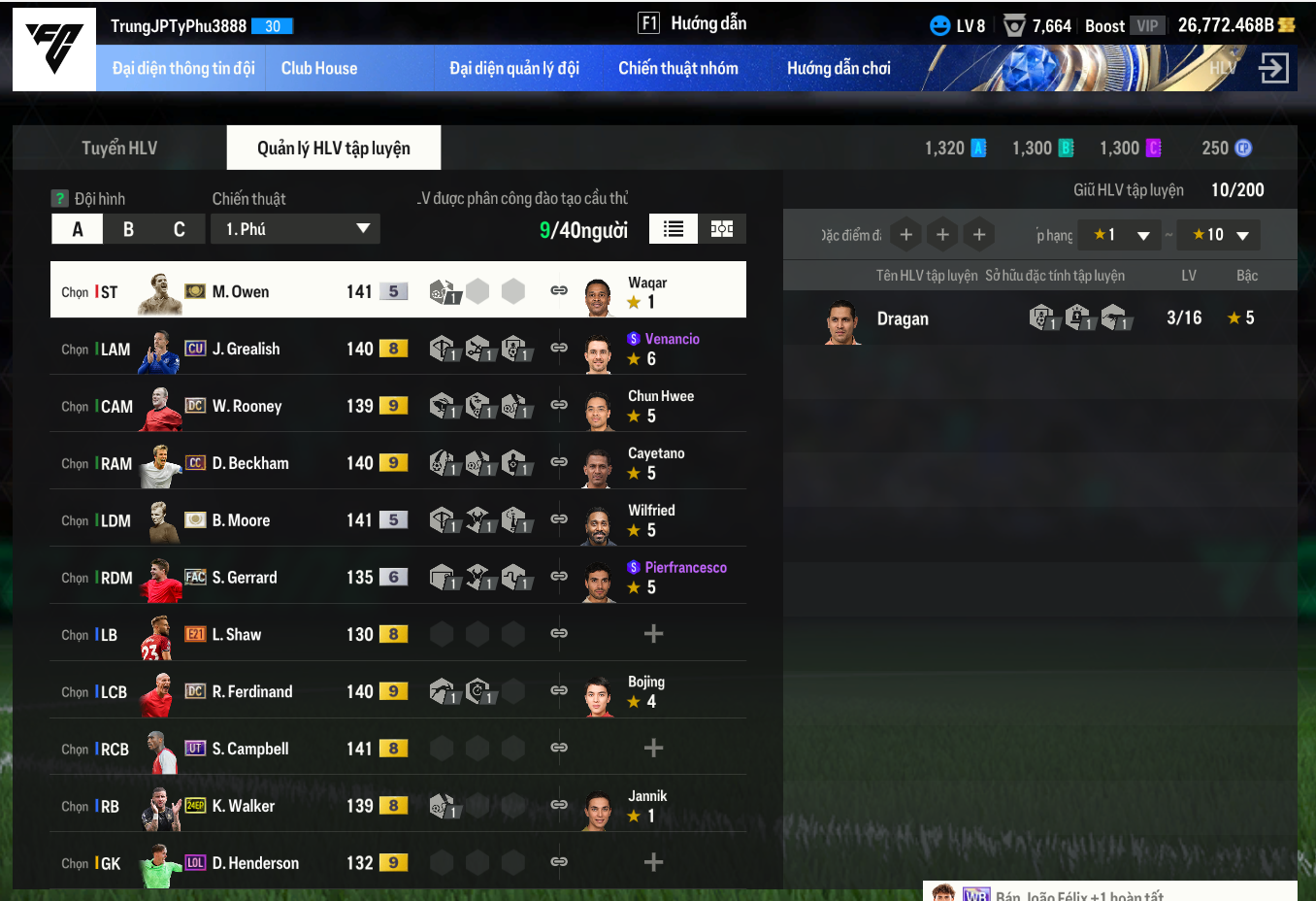
Task: Switch to list view layout
Action: click(x=674, y=229)
